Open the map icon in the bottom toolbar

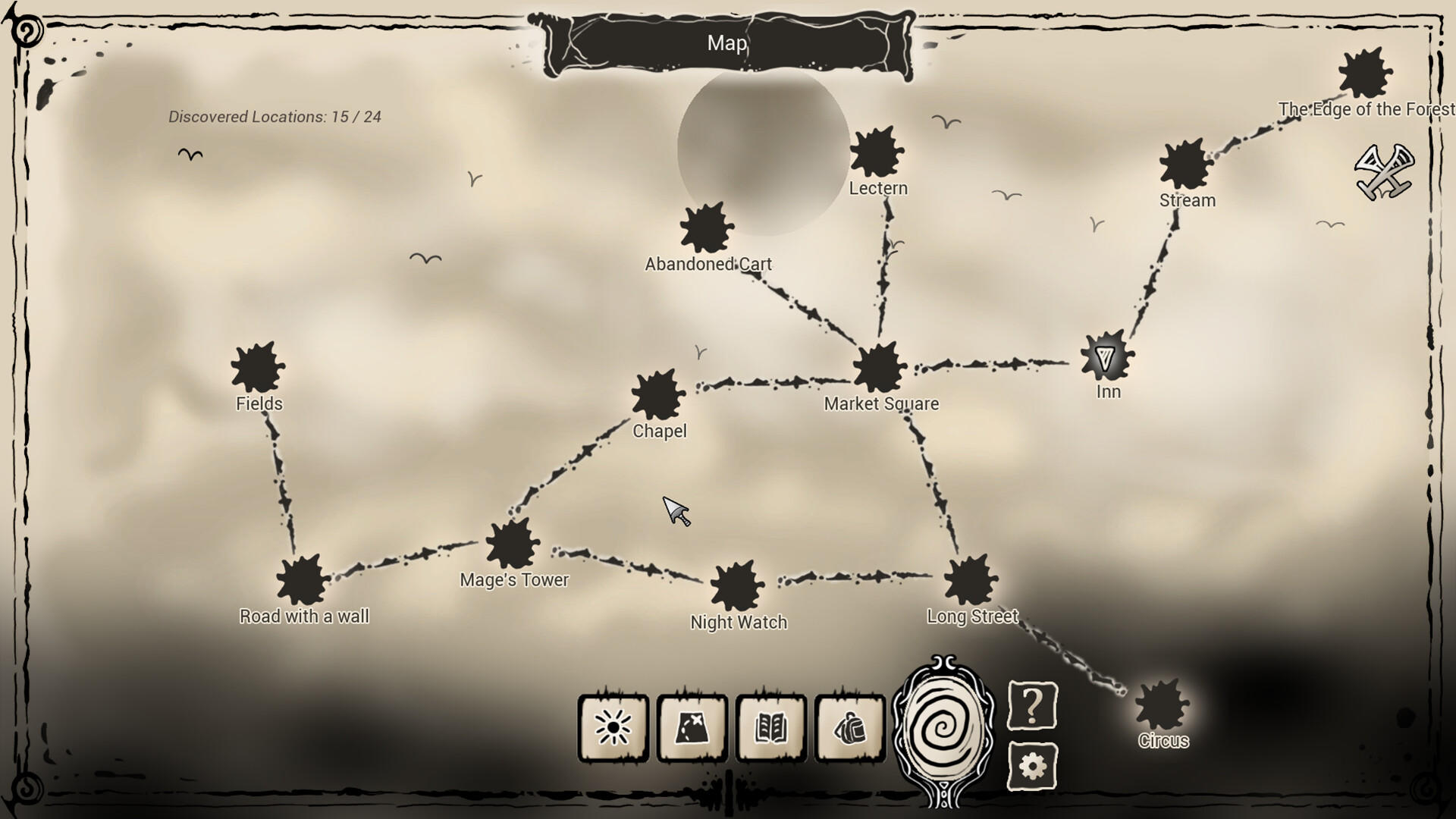pos(692,726)
